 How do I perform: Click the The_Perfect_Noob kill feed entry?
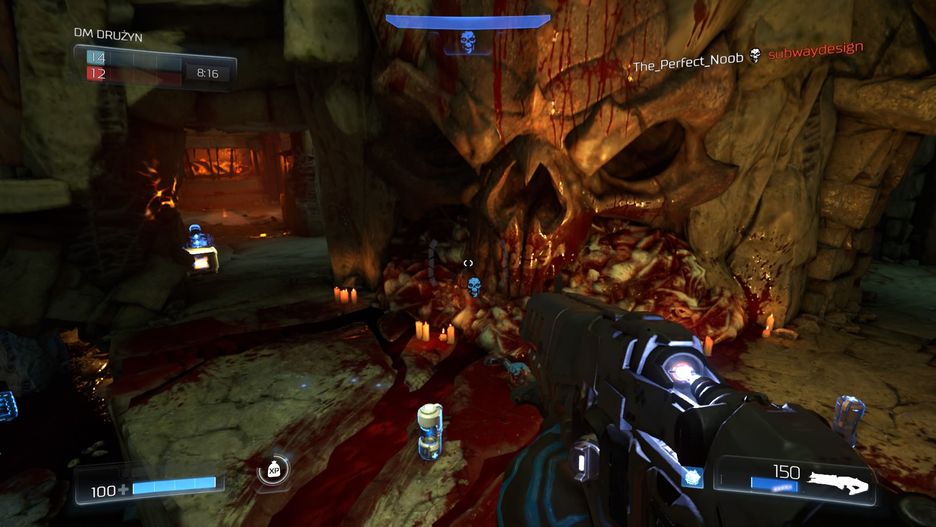pos(688,61)
